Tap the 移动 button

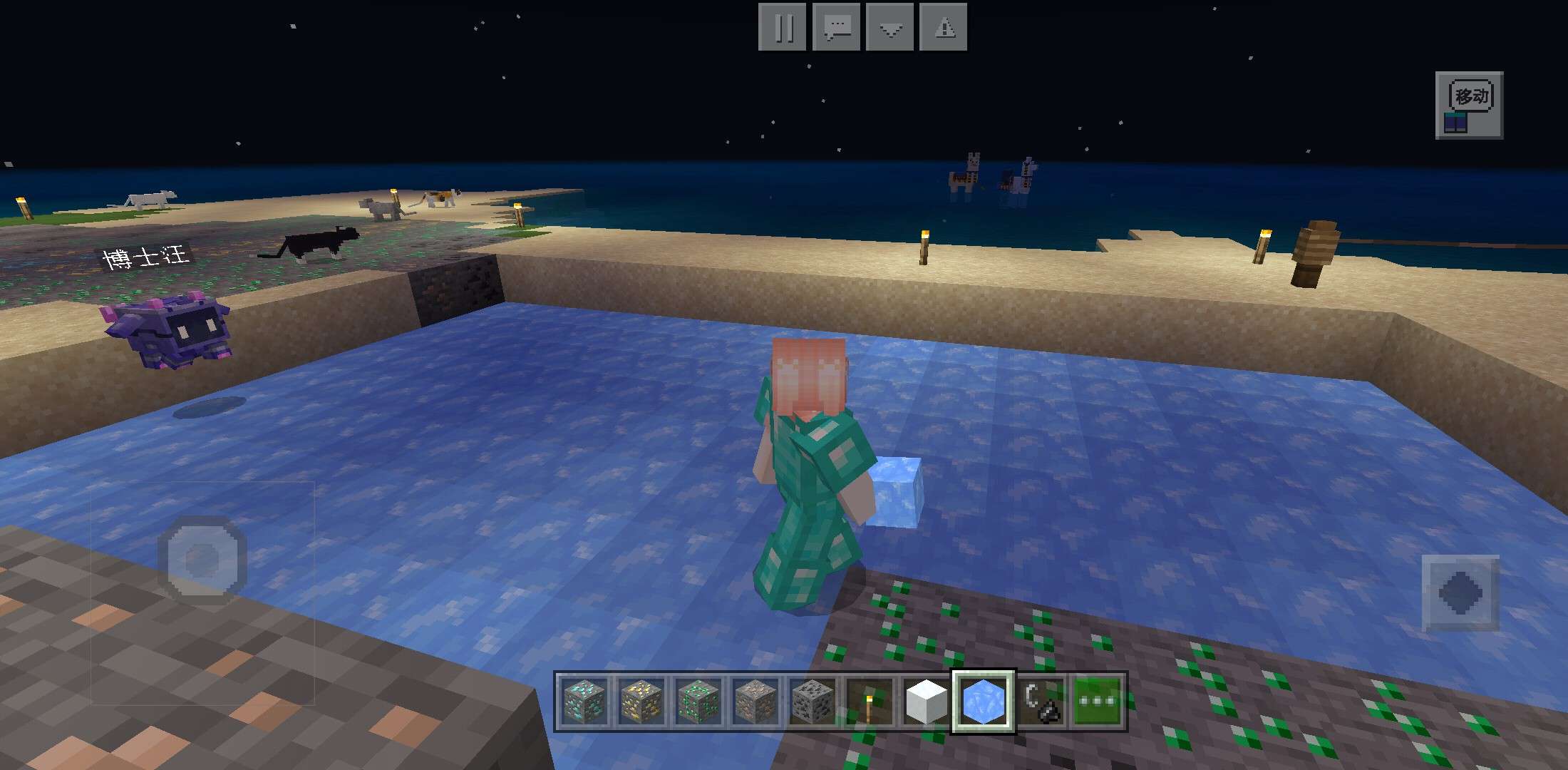1469,105
